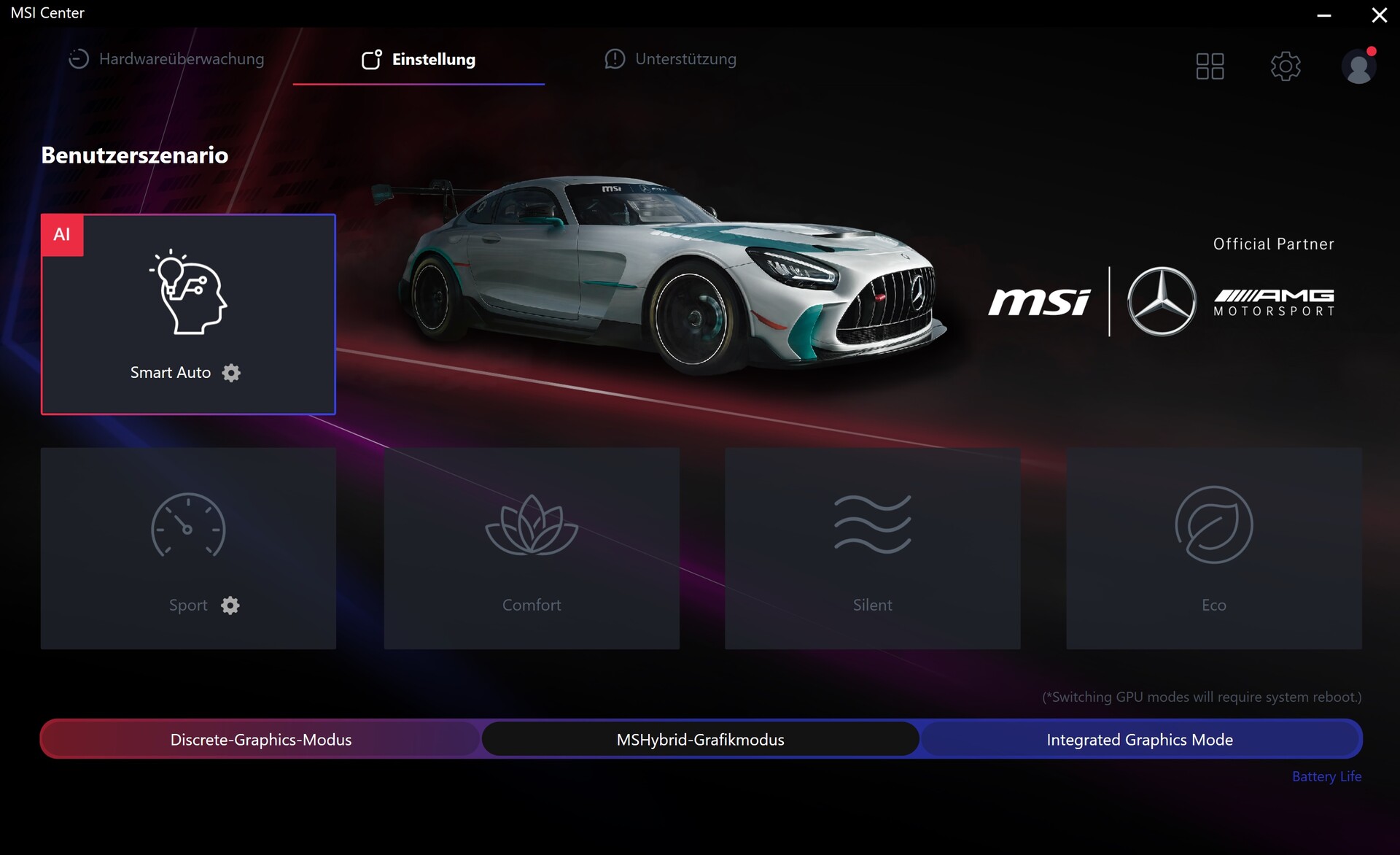
Task: Open the four-squares feature grid icon
Action: point(1210,66)
